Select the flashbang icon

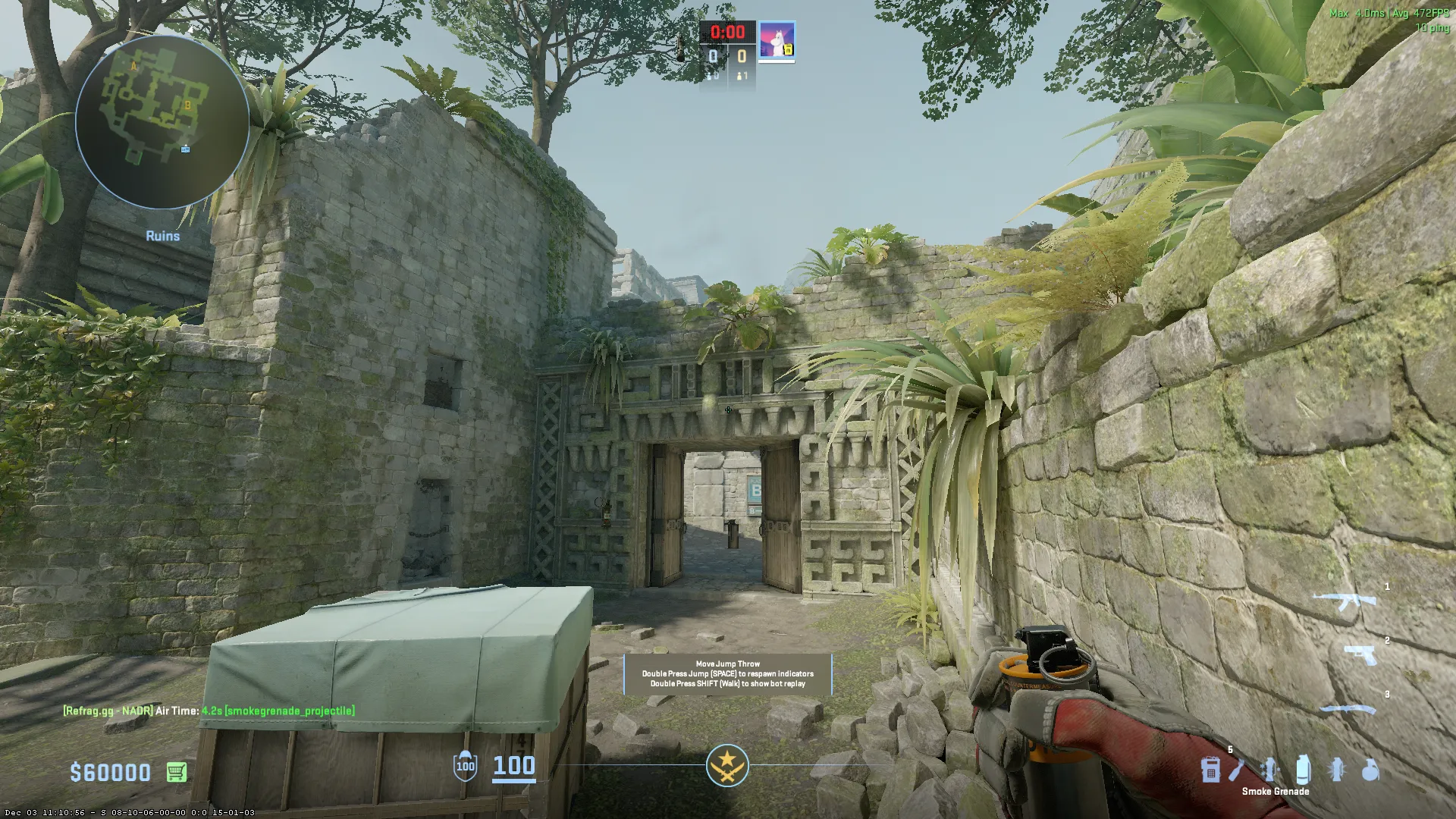click(x=1337, y=770)
